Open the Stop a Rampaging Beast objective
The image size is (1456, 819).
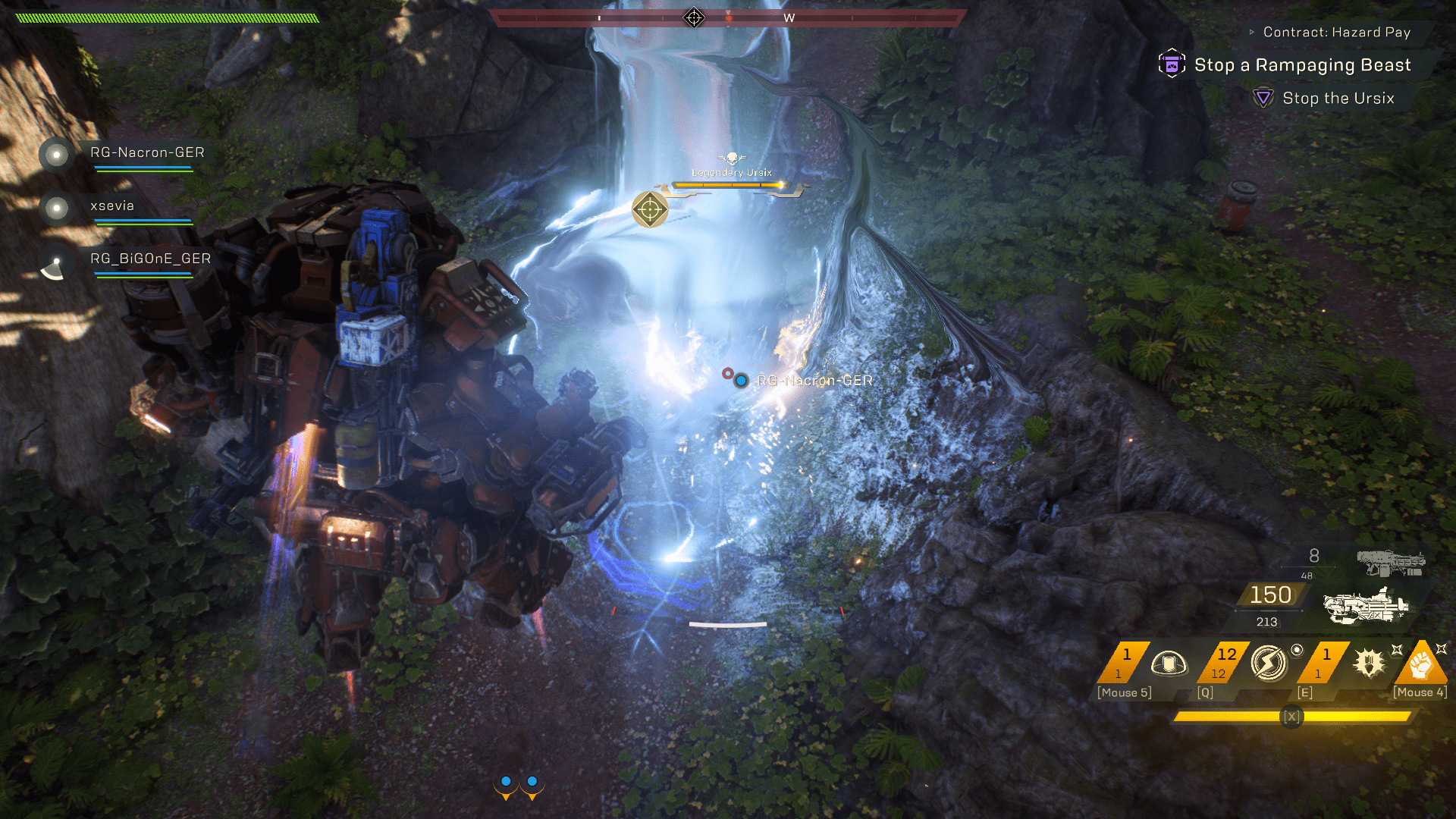point(1302,65)
